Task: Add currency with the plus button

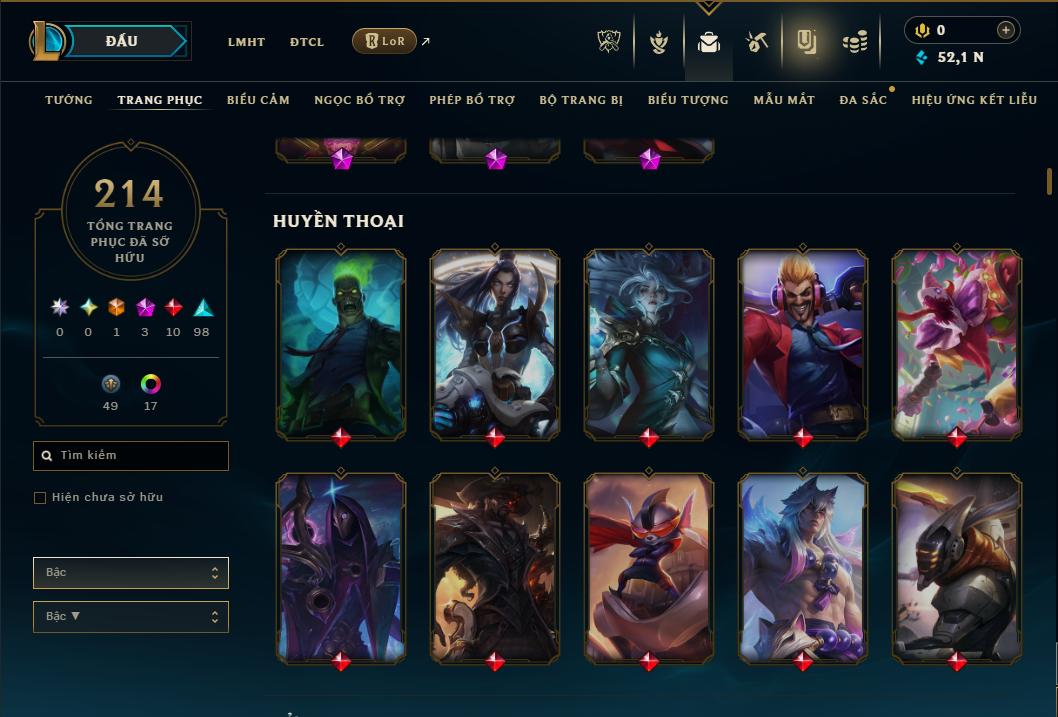Action: 1006,30
